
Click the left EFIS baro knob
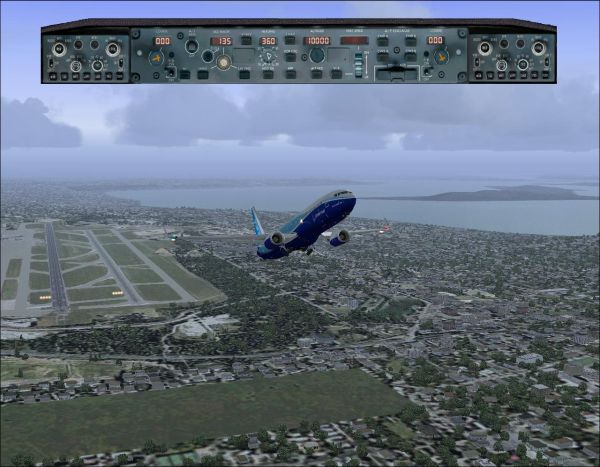(x=112, y=48)
